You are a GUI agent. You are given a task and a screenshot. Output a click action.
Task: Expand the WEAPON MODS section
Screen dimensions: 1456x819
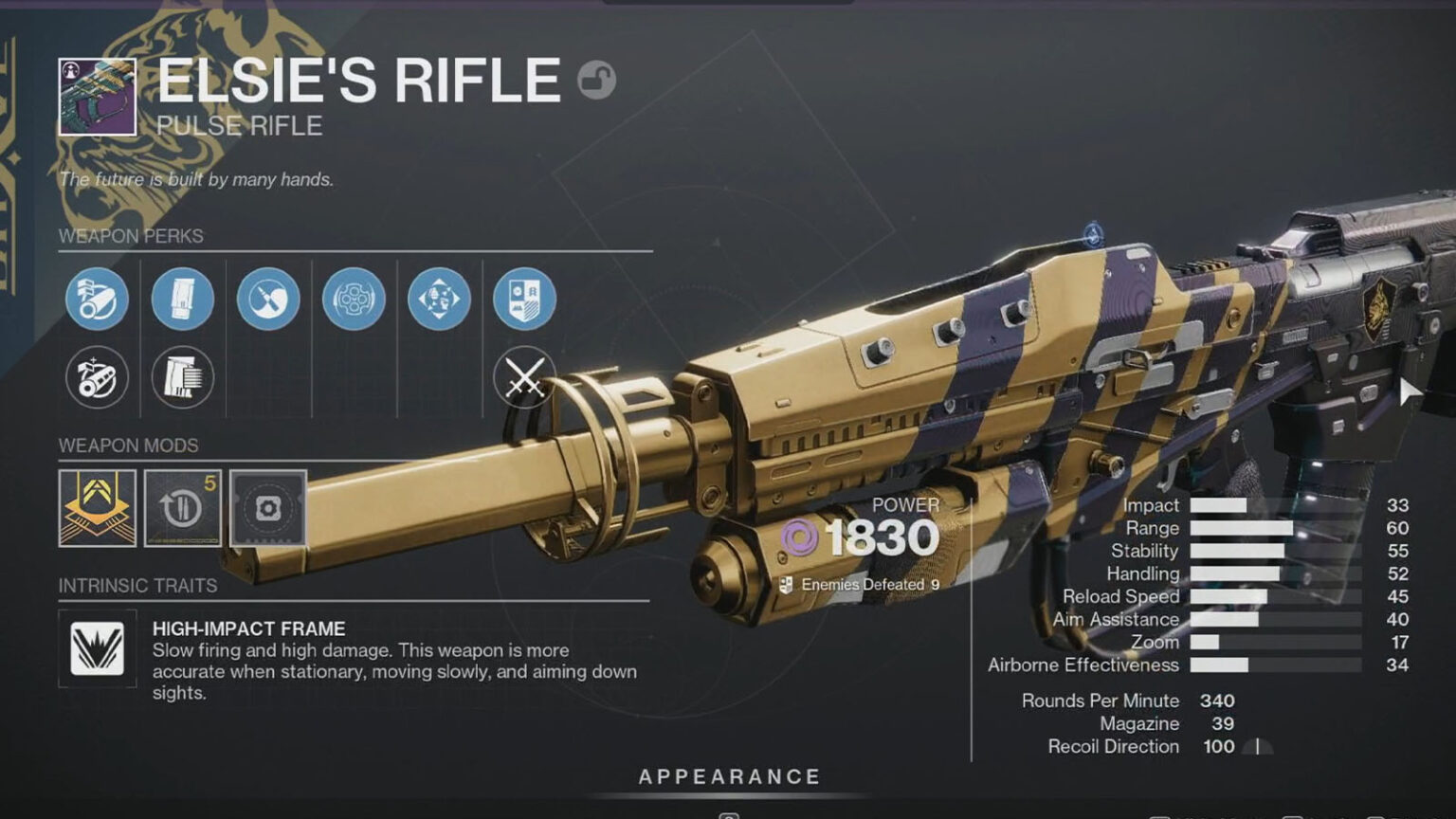pos(128,446)
